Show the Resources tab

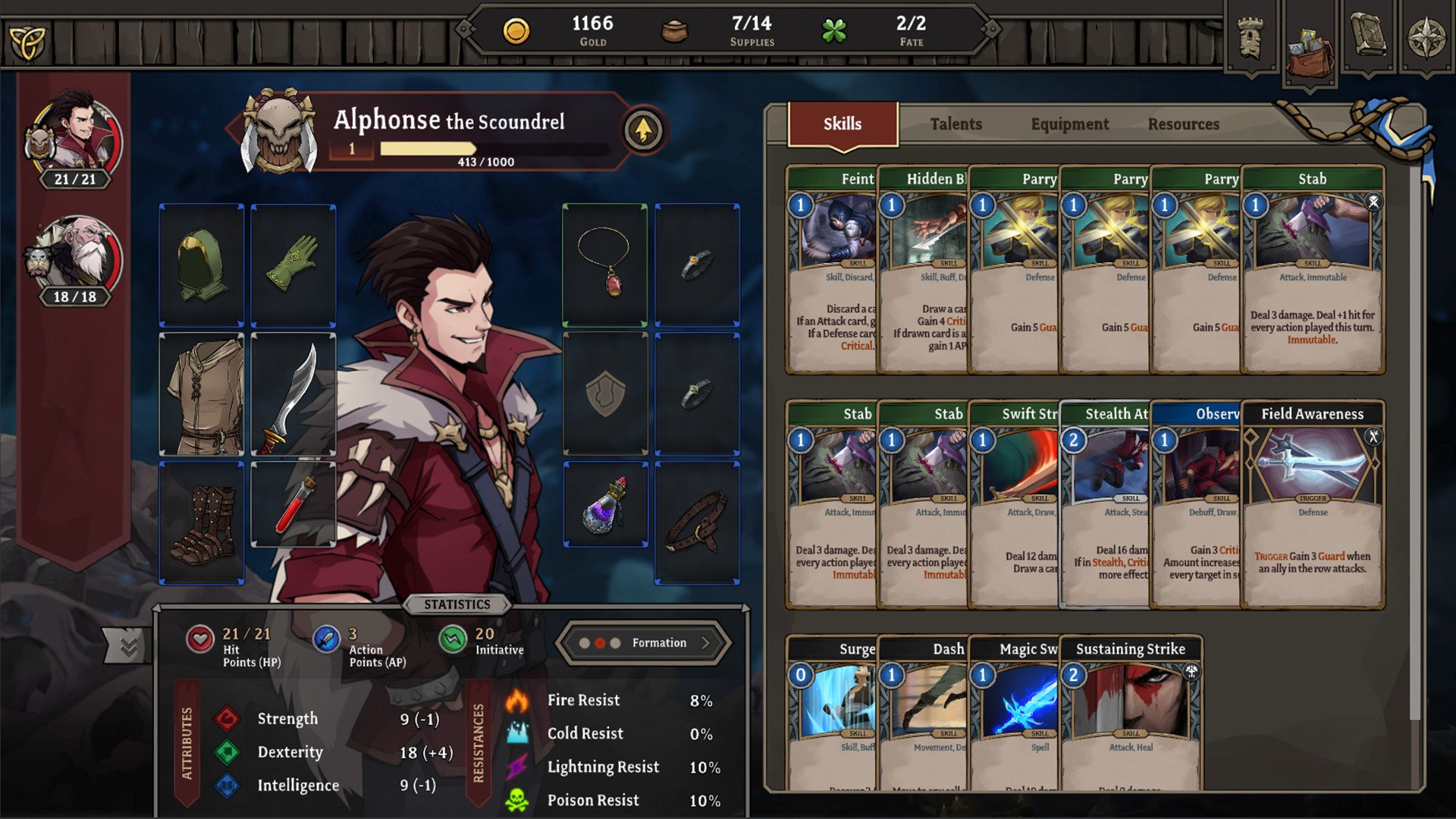click(x=1183, y=124)
